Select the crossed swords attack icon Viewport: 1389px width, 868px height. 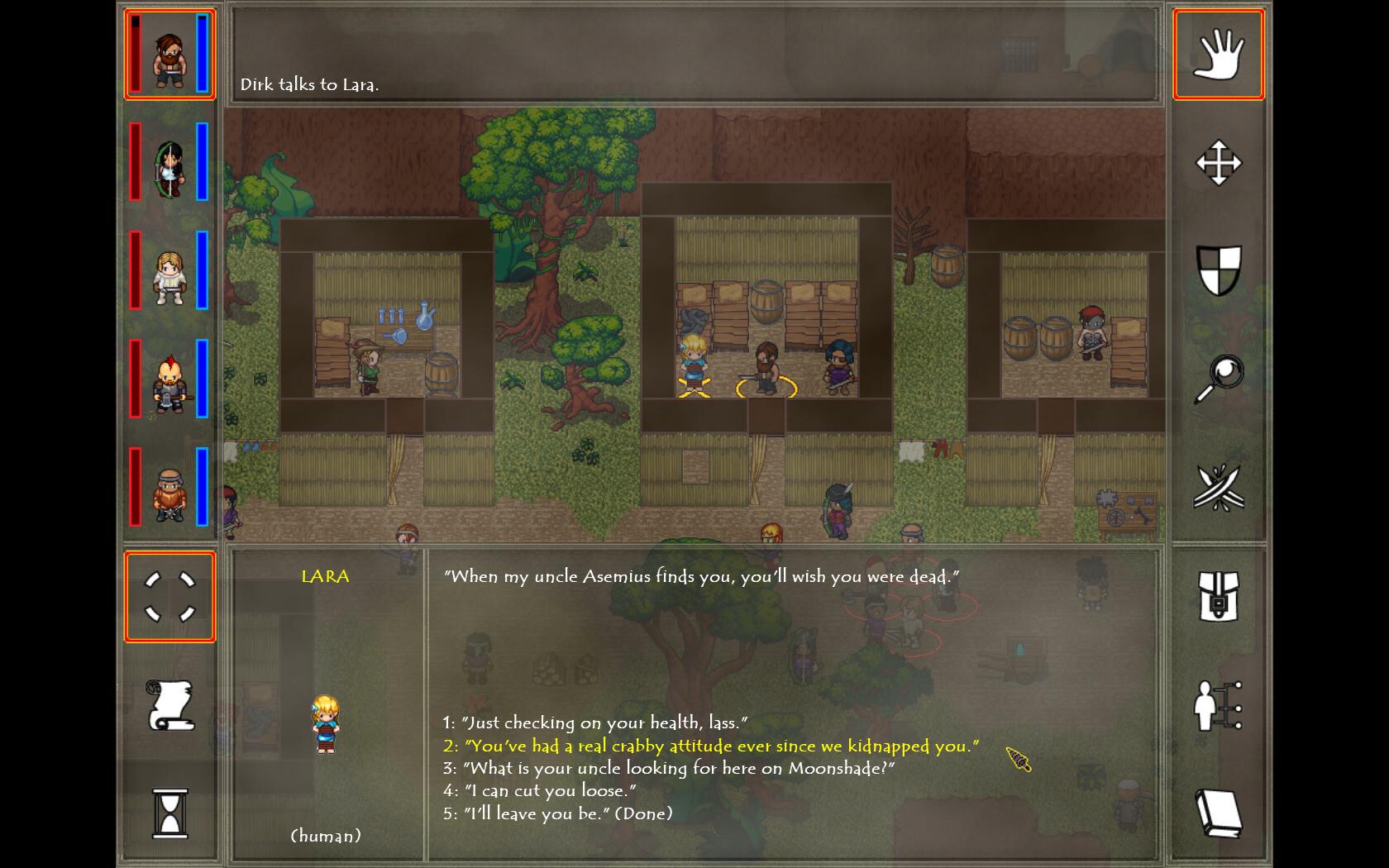click(x=1219, y=488)
